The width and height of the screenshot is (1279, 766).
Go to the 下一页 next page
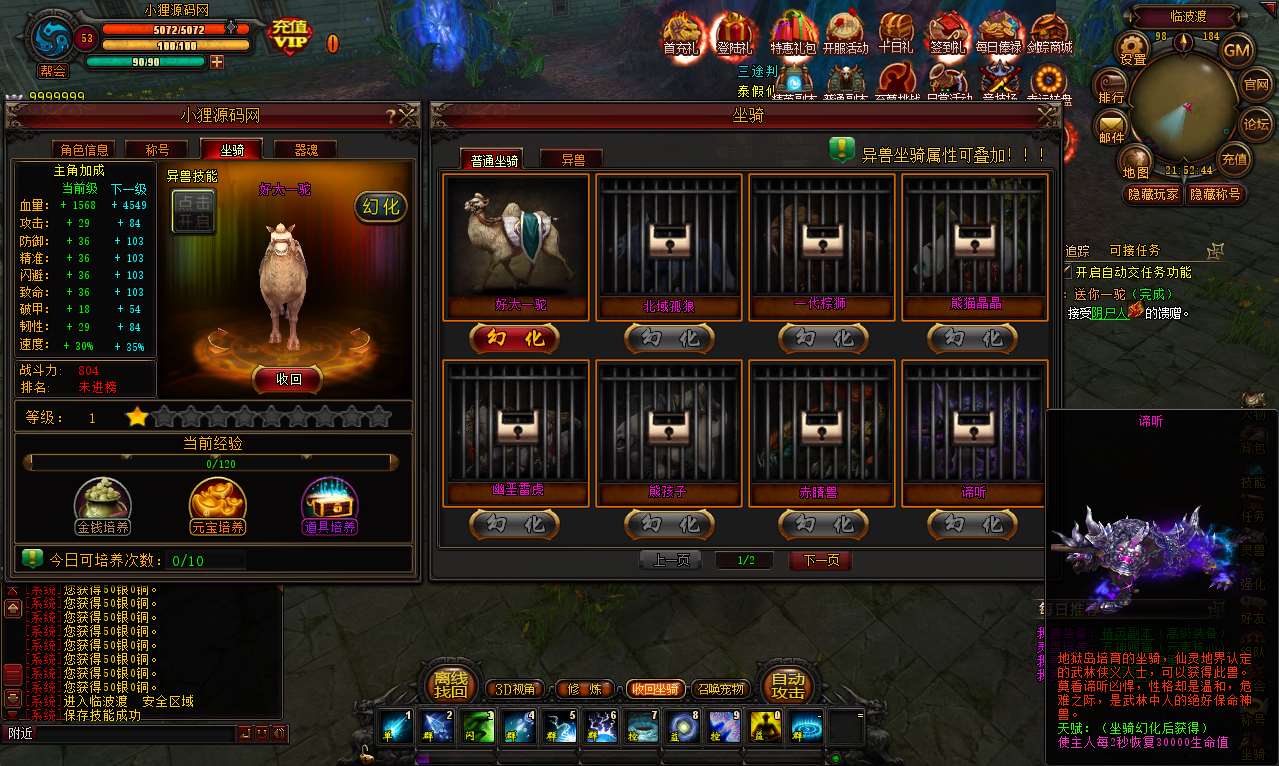(x=820, y=560)
